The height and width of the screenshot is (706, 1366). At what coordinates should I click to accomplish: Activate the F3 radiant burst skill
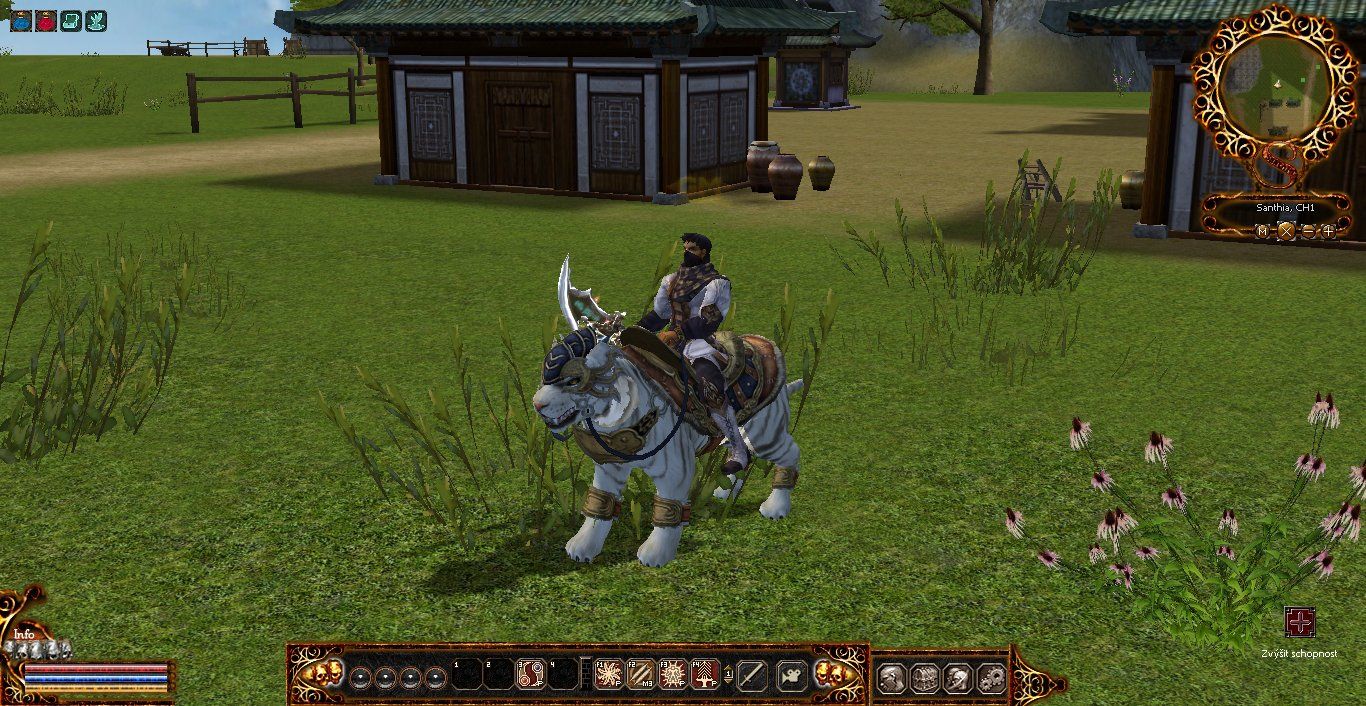point(673,674)
